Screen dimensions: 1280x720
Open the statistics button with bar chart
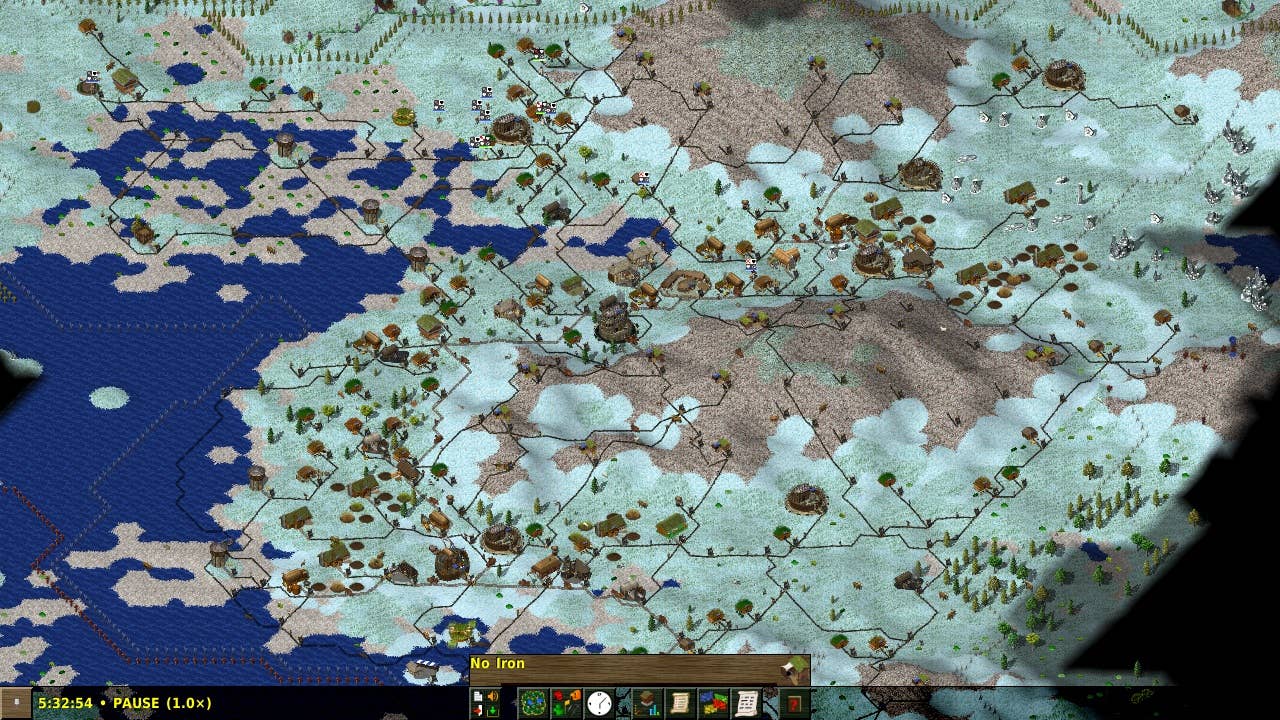pos(645,702)
